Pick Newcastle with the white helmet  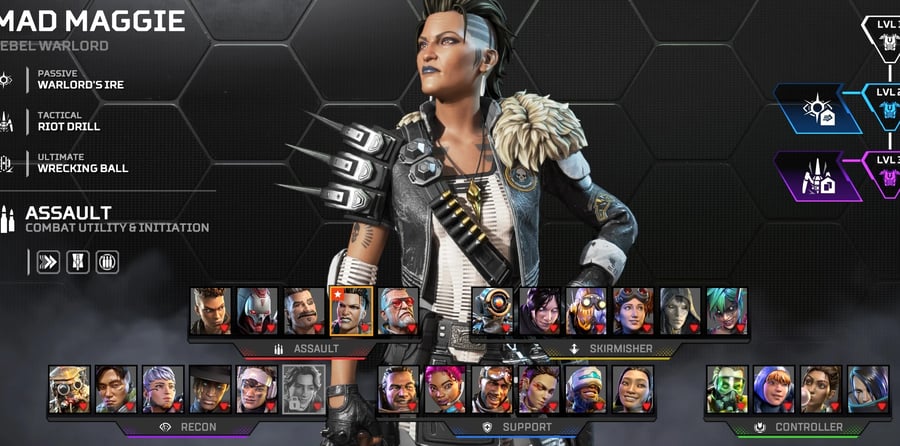(586, 389)
